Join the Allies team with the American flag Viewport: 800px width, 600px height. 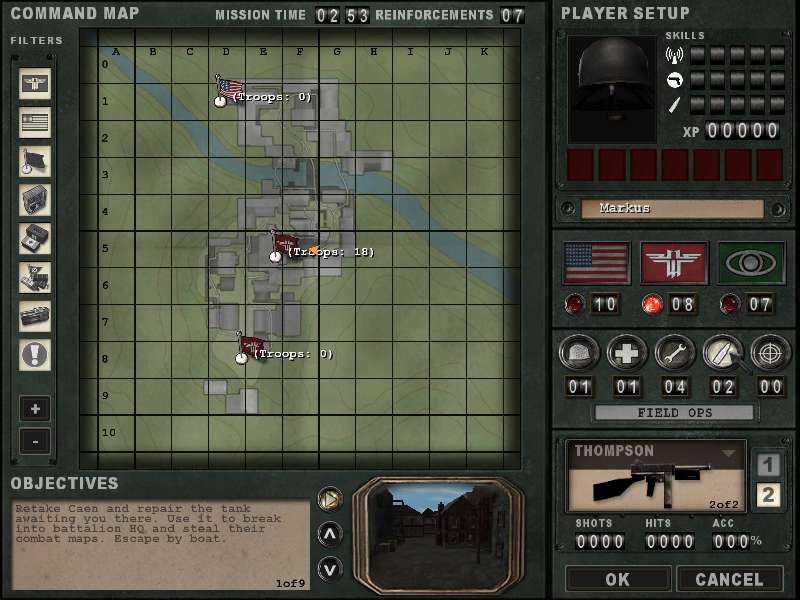(597, 263)
